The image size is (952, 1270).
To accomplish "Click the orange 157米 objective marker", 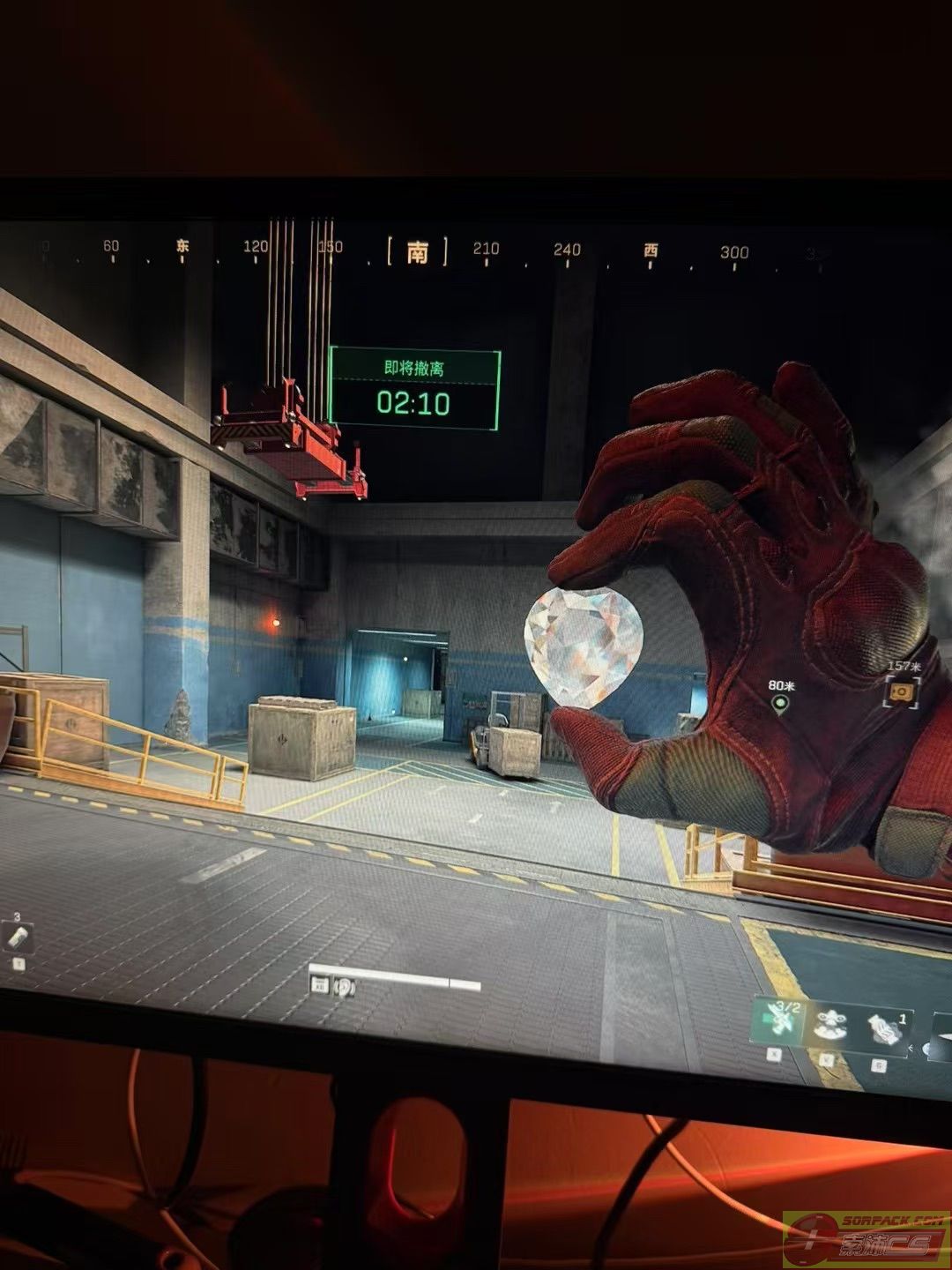I will (901, 693).
